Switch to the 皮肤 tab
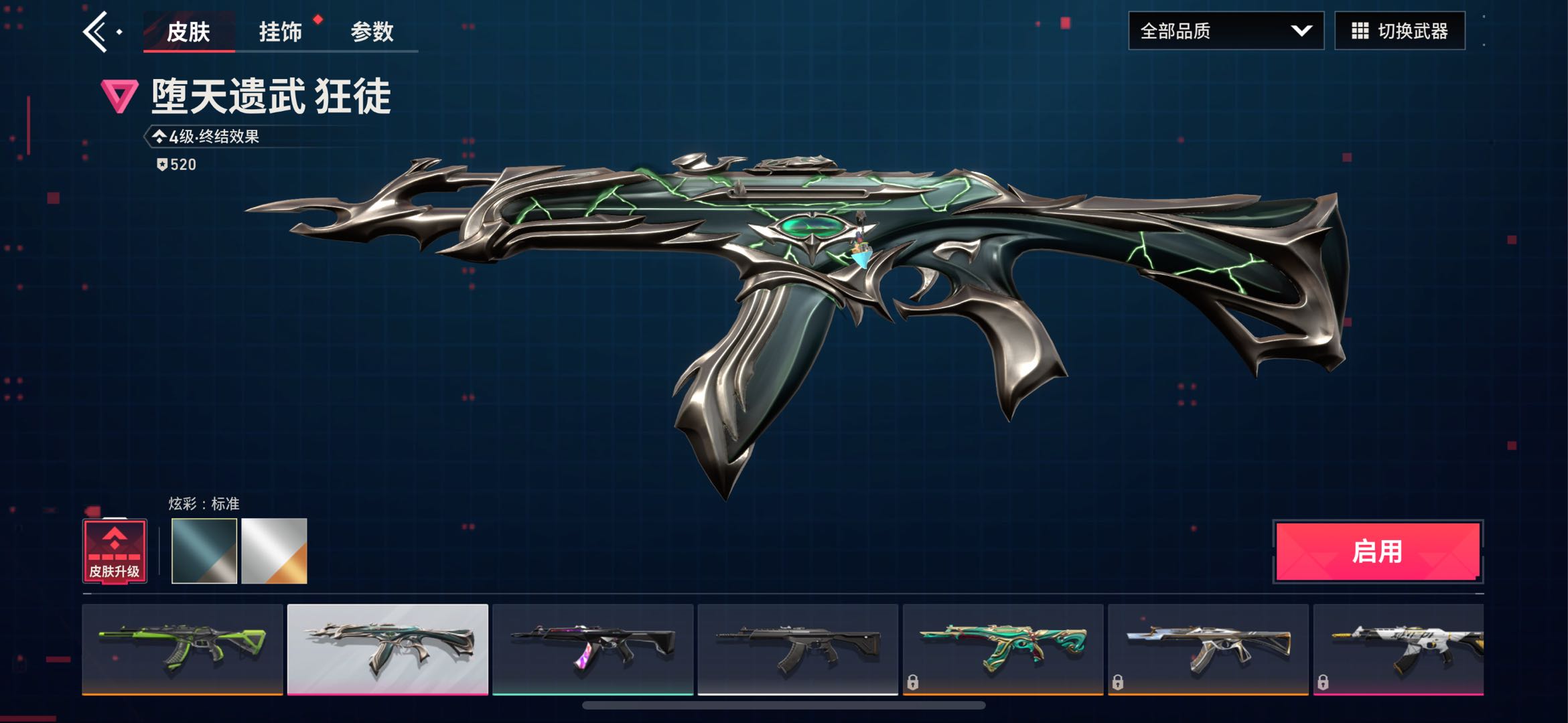This screenshot has height=723, width=1568. click(188, 31)
